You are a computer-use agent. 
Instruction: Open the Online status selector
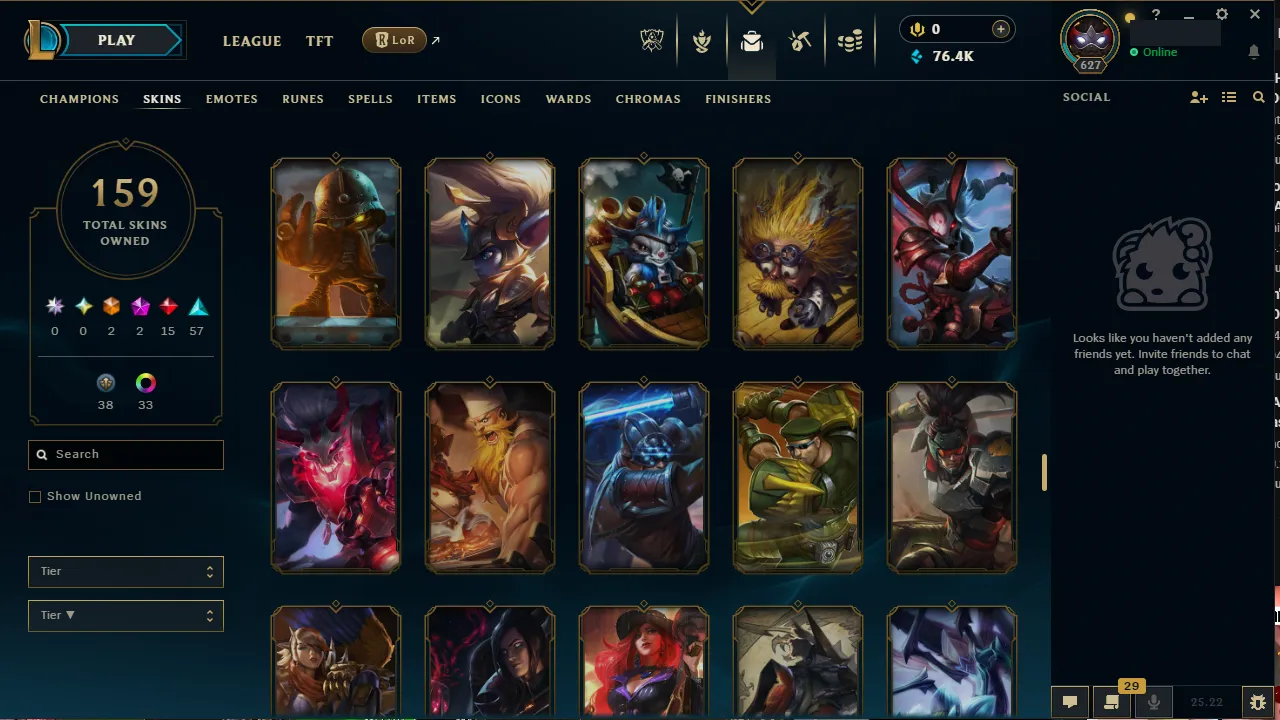click(1158, 51)
